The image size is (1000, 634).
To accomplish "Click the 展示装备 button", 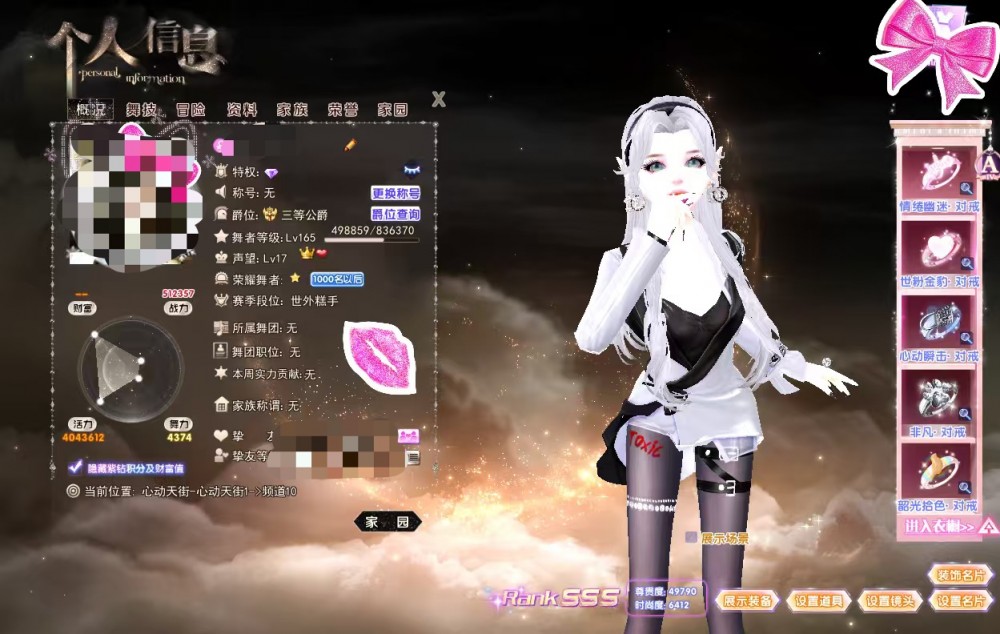I will click(x=747, y=601).
